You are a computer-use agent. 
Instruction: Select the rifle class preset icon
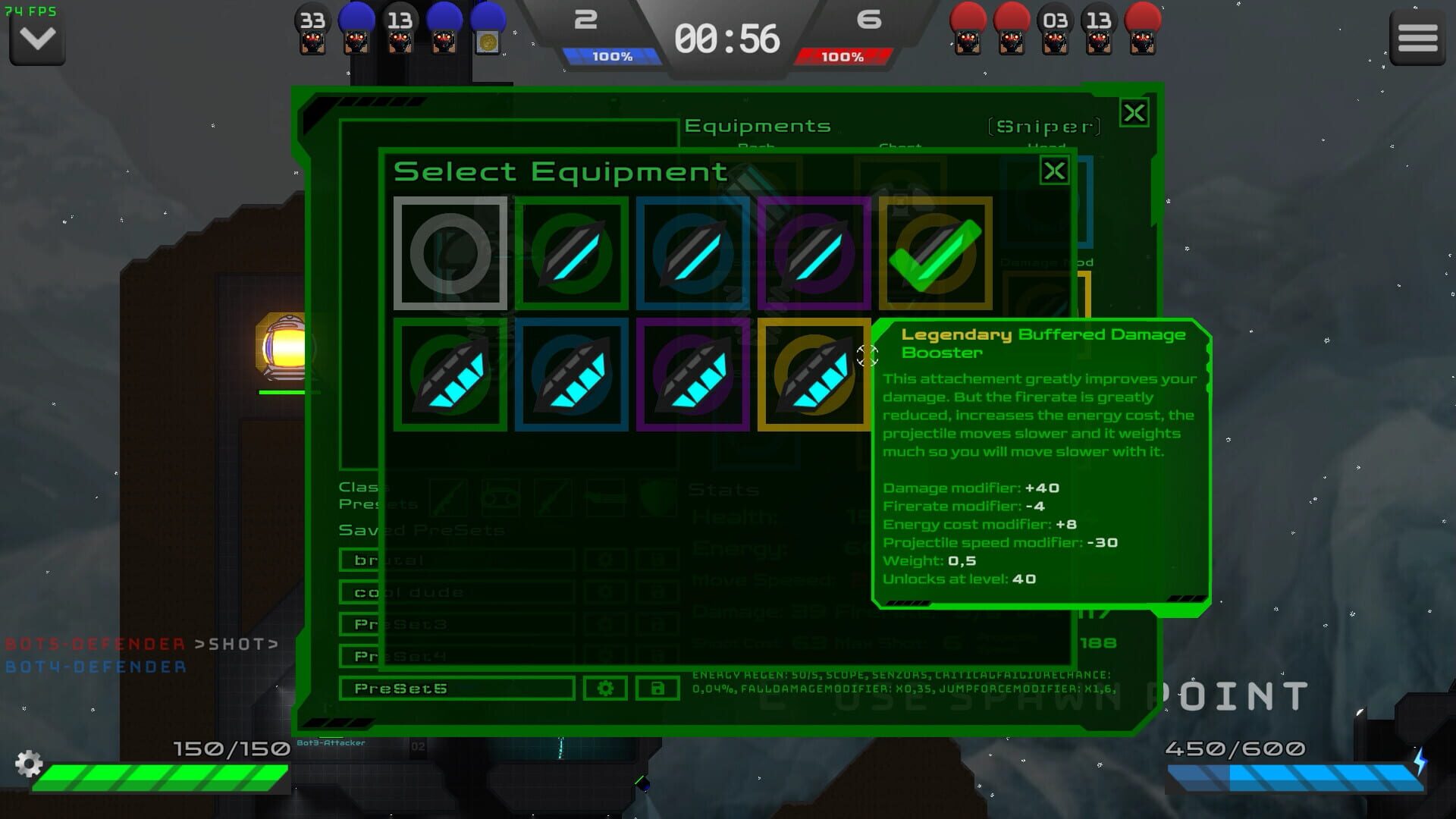point(449,498)
